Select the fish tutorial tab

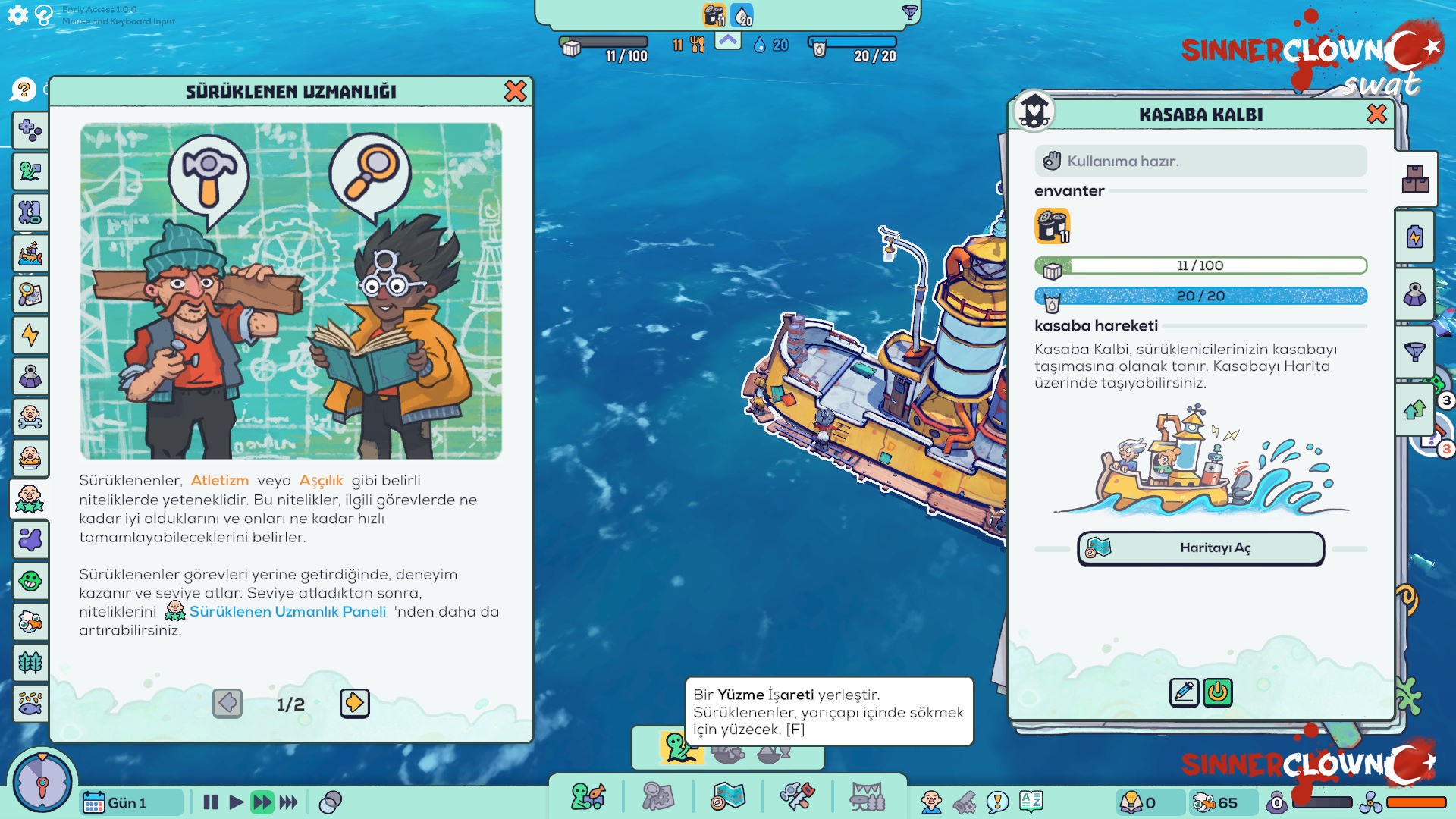point(30,704)
